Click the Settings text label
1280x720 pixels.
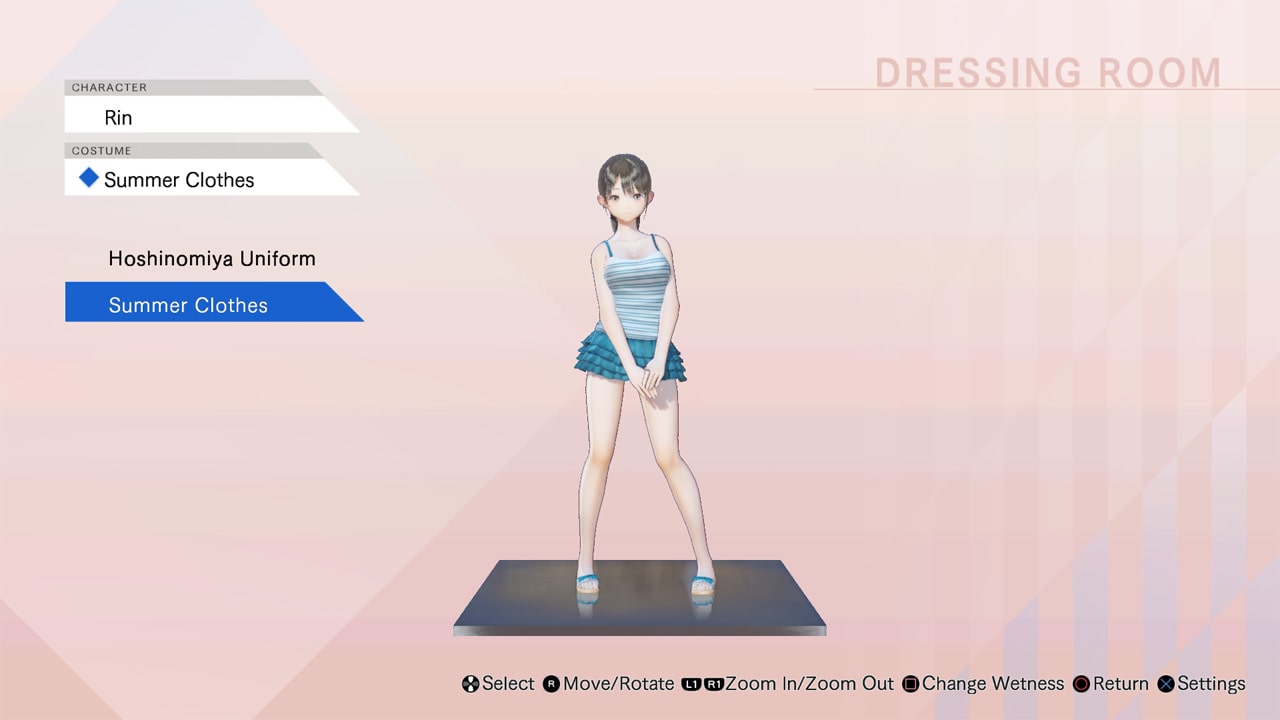[x=1211, y=684]
